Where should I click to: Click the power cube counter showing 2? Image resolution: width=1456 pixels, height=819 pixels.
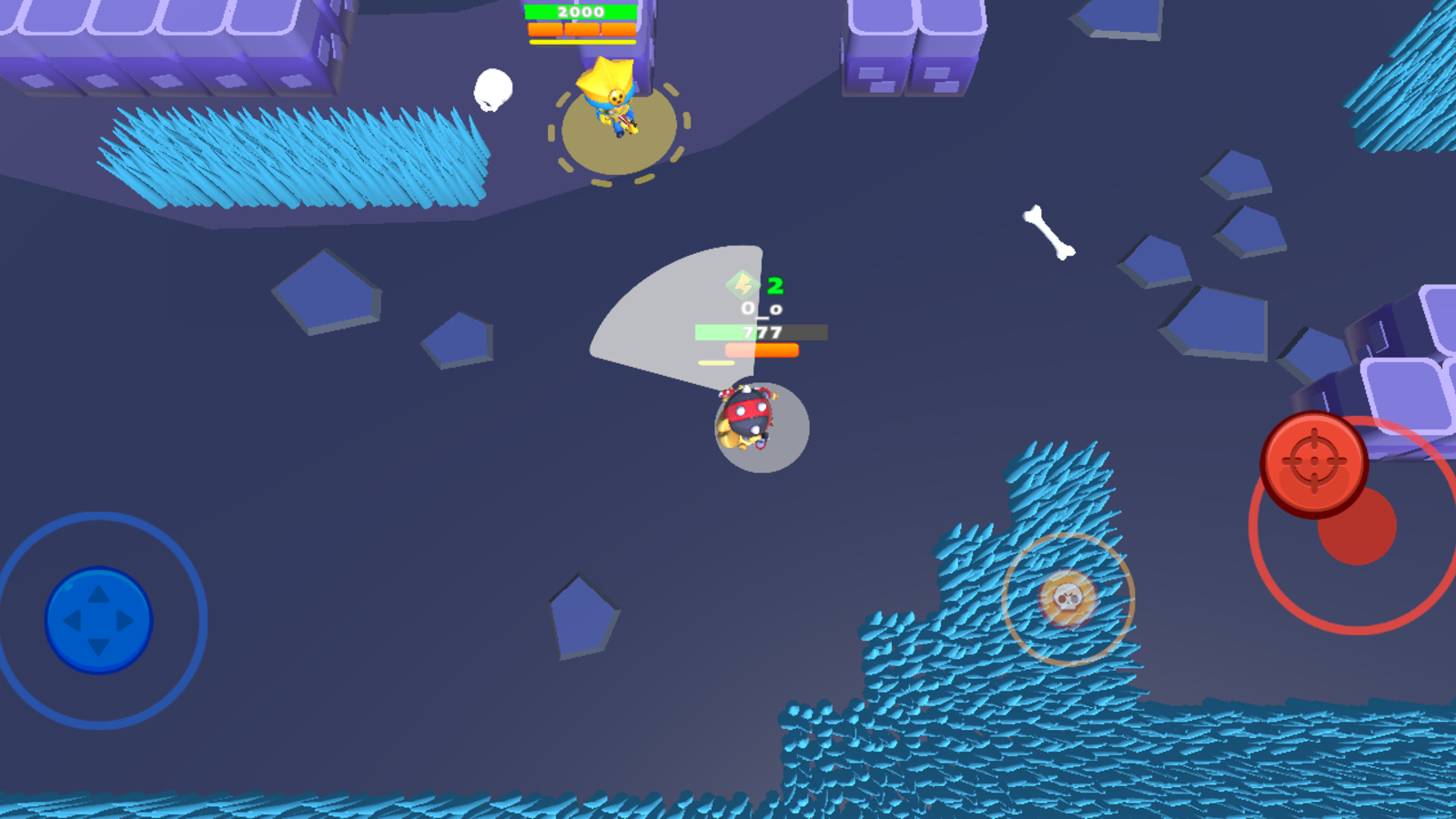tap(776, 285)
